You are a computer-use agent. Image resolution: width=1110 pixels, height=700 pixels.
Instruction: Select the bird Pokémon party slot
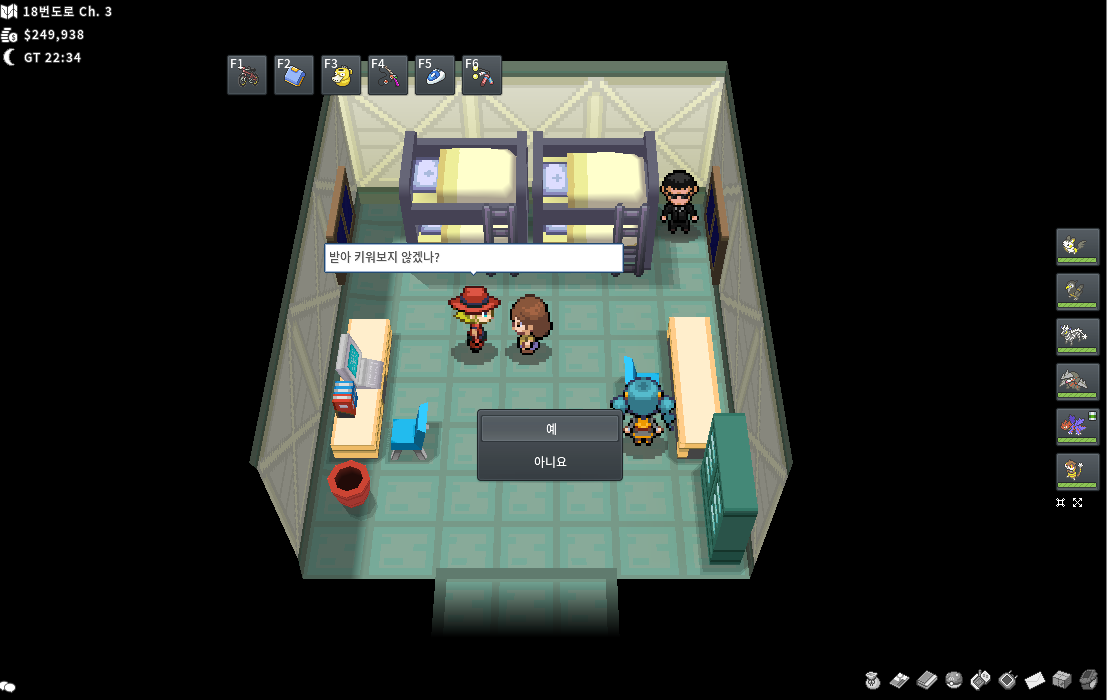point(1077,291)
